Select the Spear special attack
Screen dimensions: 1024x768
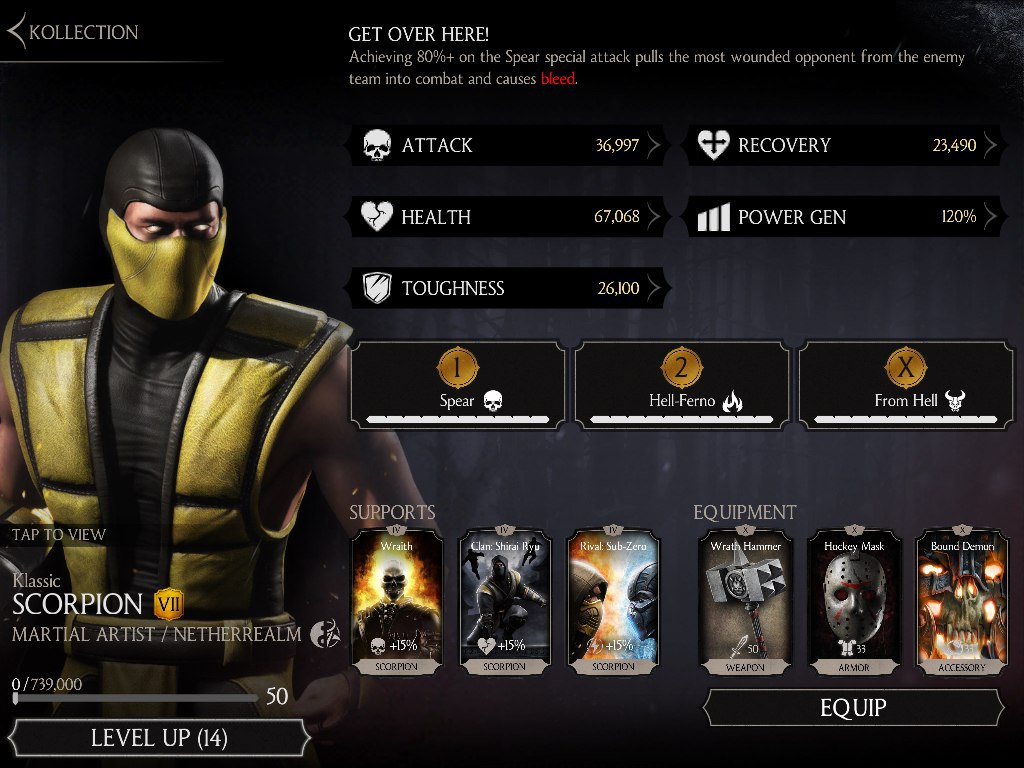[458, 385]
